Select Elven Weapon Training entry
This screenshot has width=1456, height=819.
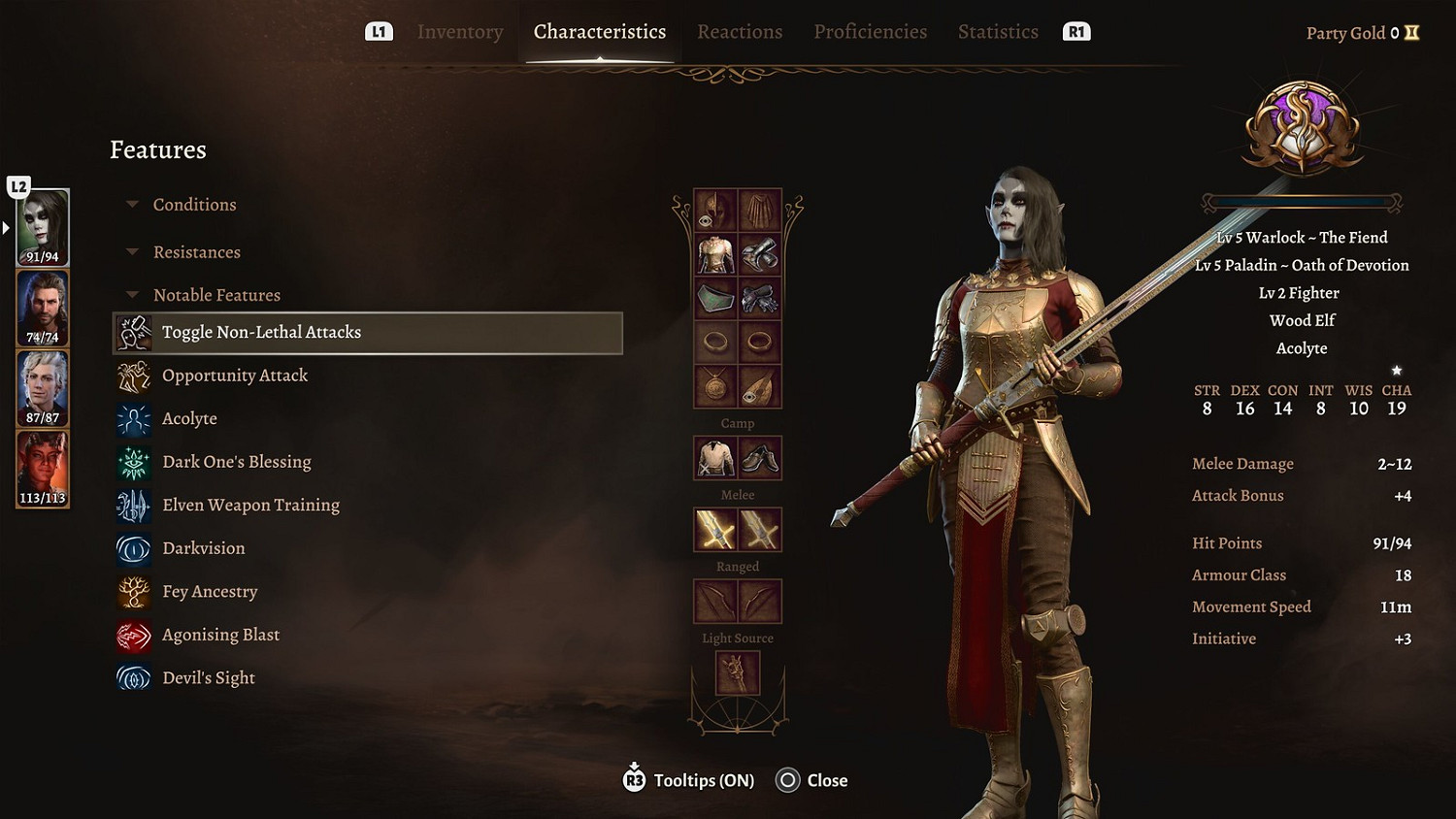[250, 506]
